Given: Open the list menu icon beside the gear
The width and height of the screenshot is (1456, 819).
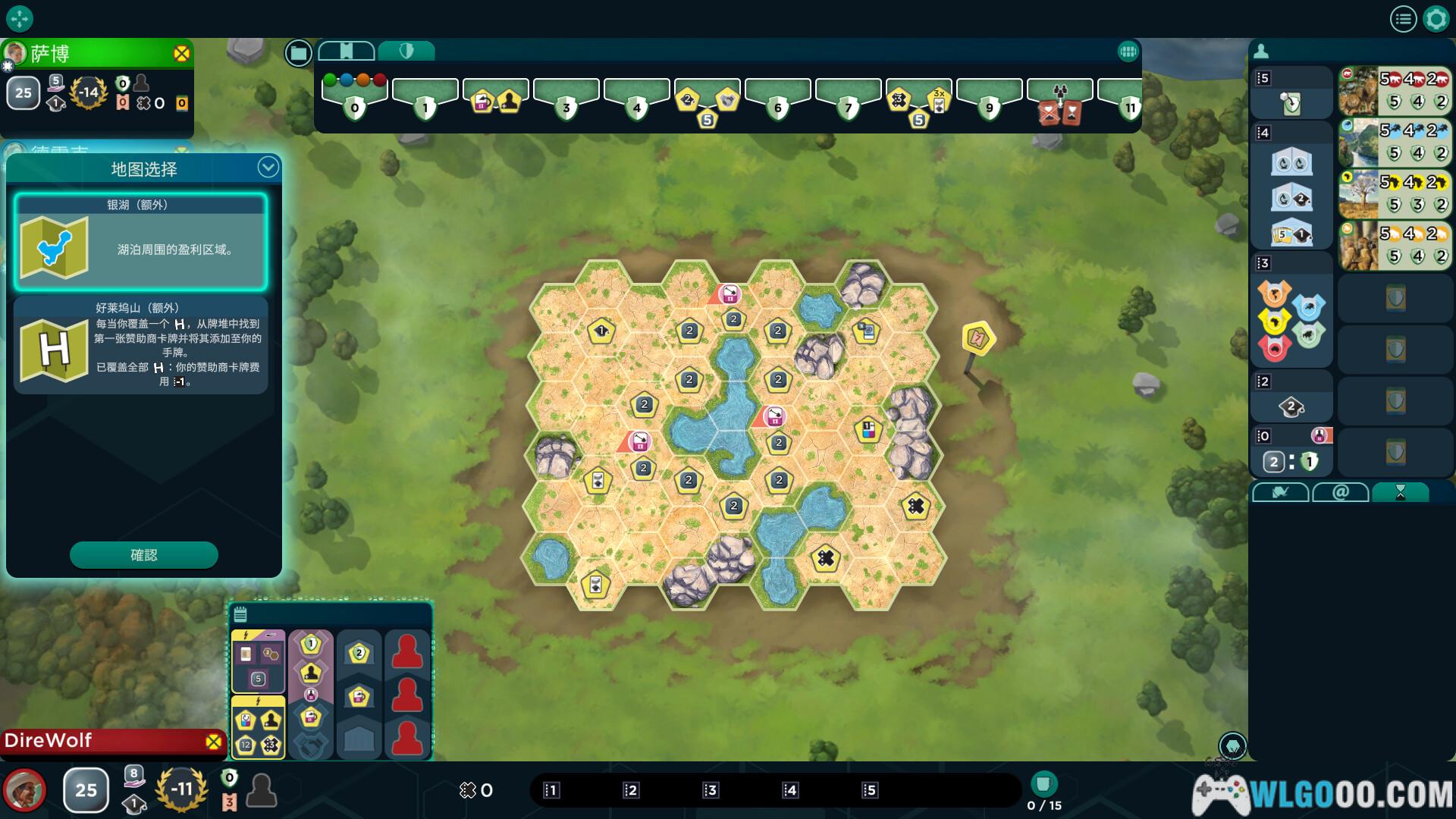Looking at the screenshot, I should (x=1403, y=19).
